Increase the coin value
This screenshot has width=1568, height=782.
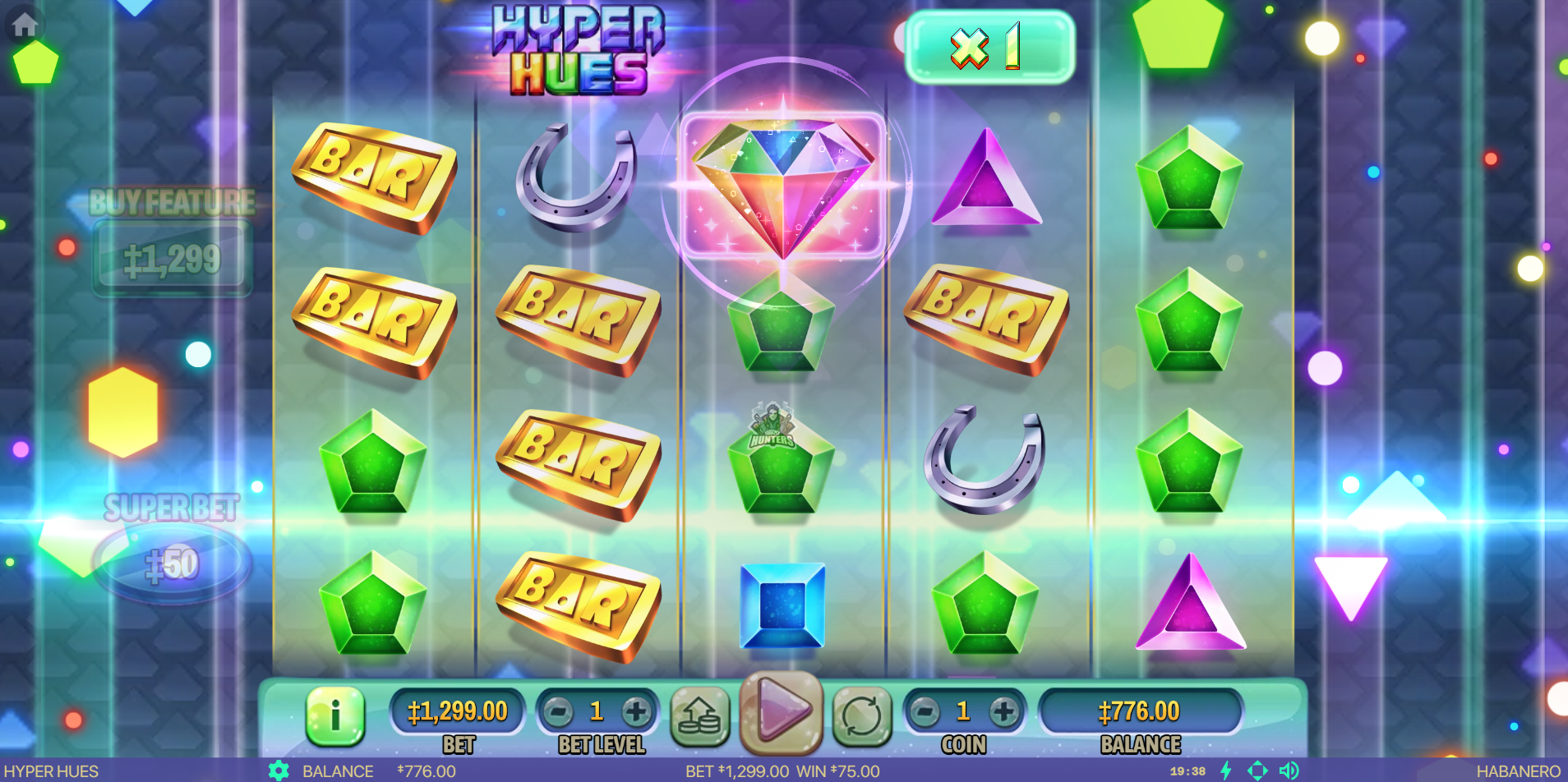1003,711
